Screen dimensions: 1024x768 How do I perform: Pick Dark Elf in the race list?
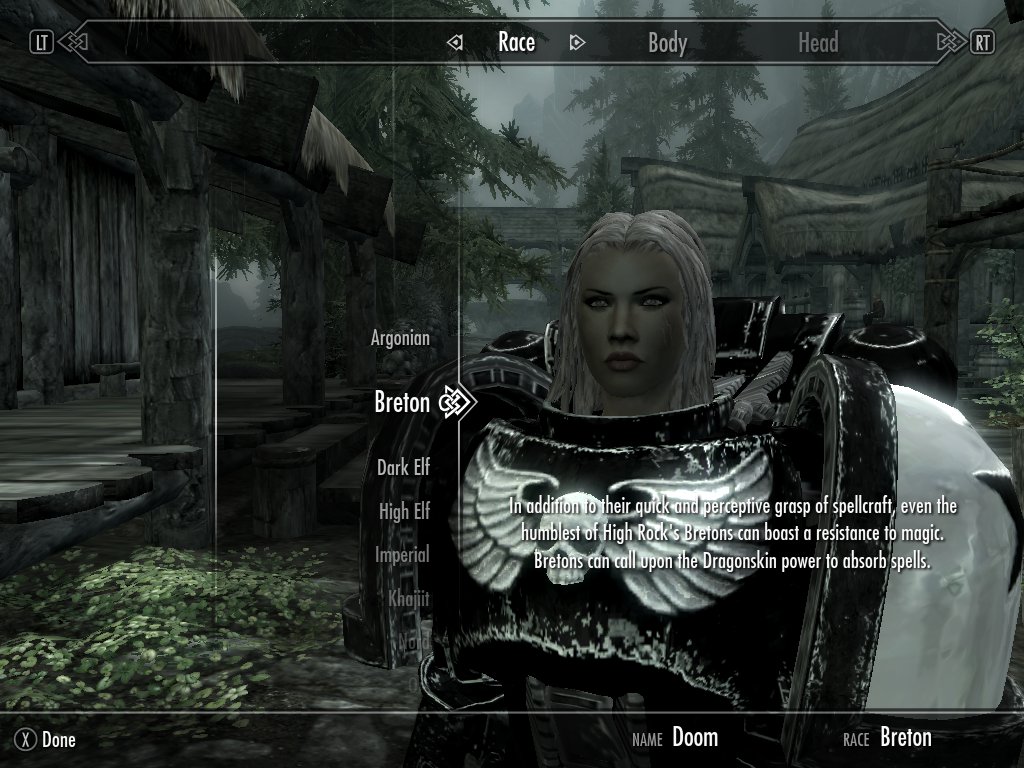[403, 466]
